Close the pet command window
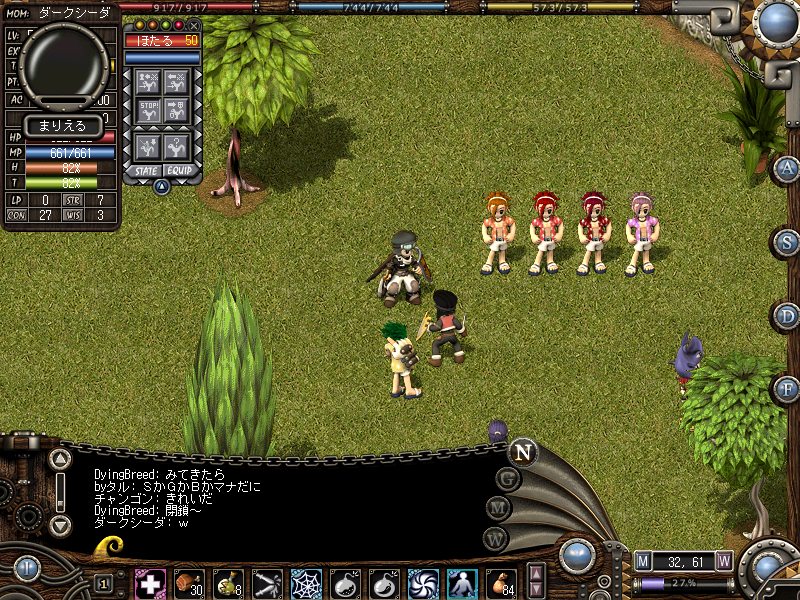Image resolution: width=800 pixels, height=600 pixels. [x=194, y=25]
